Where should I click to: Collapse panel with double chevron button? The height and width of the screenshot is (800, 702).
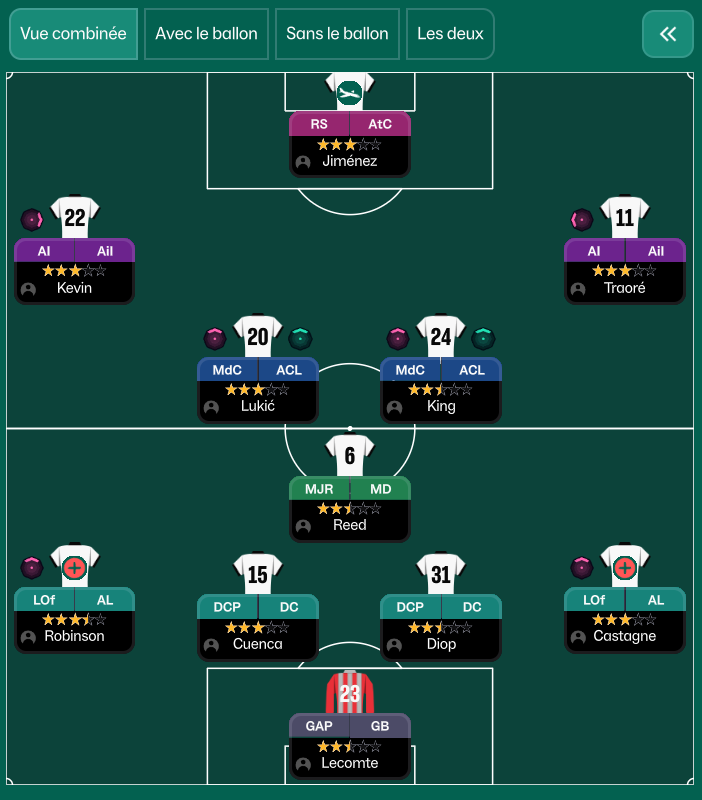pos(667,34)
